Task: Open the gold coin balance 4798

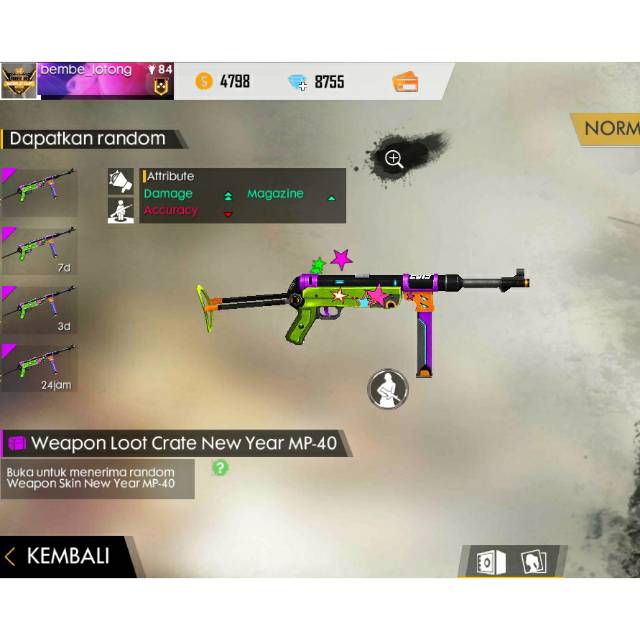Action: pyautogui.click(x=223, y=82)
